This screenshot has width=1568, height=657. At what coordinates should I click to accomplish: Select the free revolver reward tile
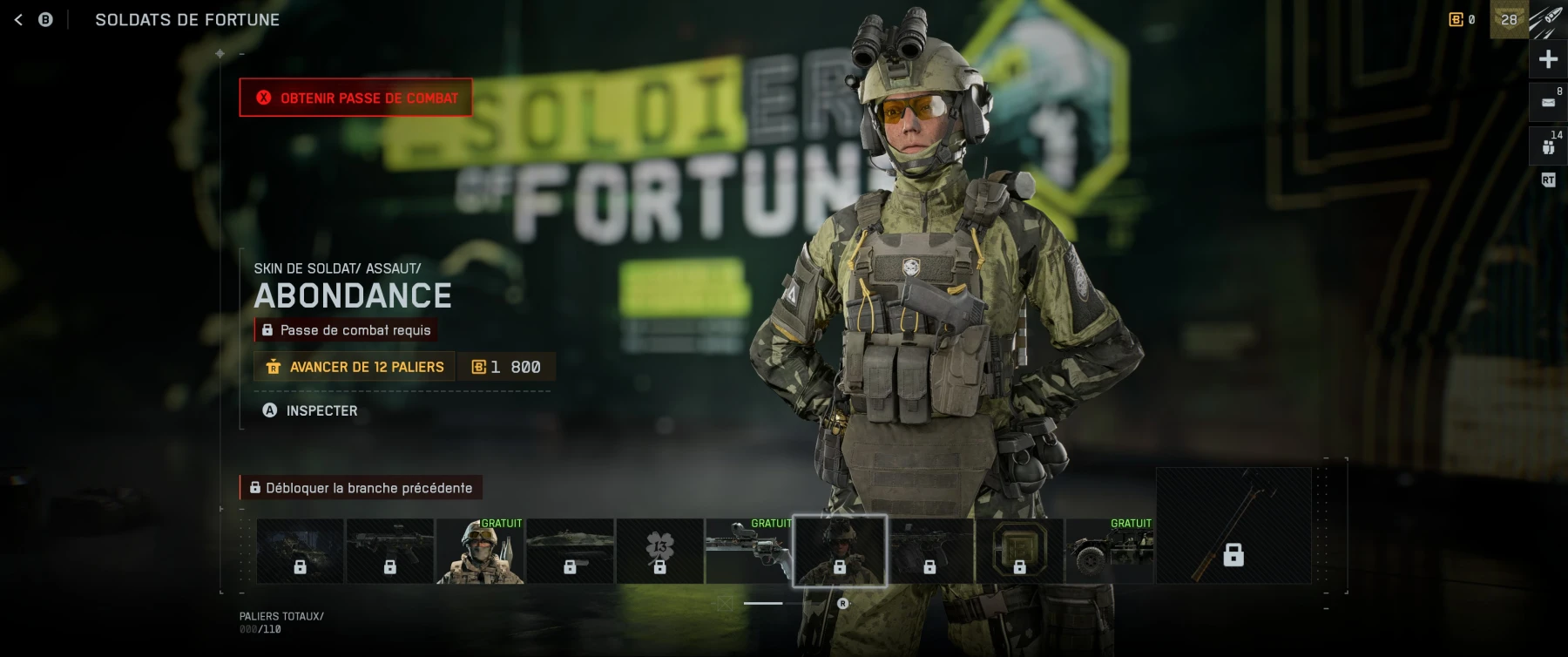coord(748,552)
